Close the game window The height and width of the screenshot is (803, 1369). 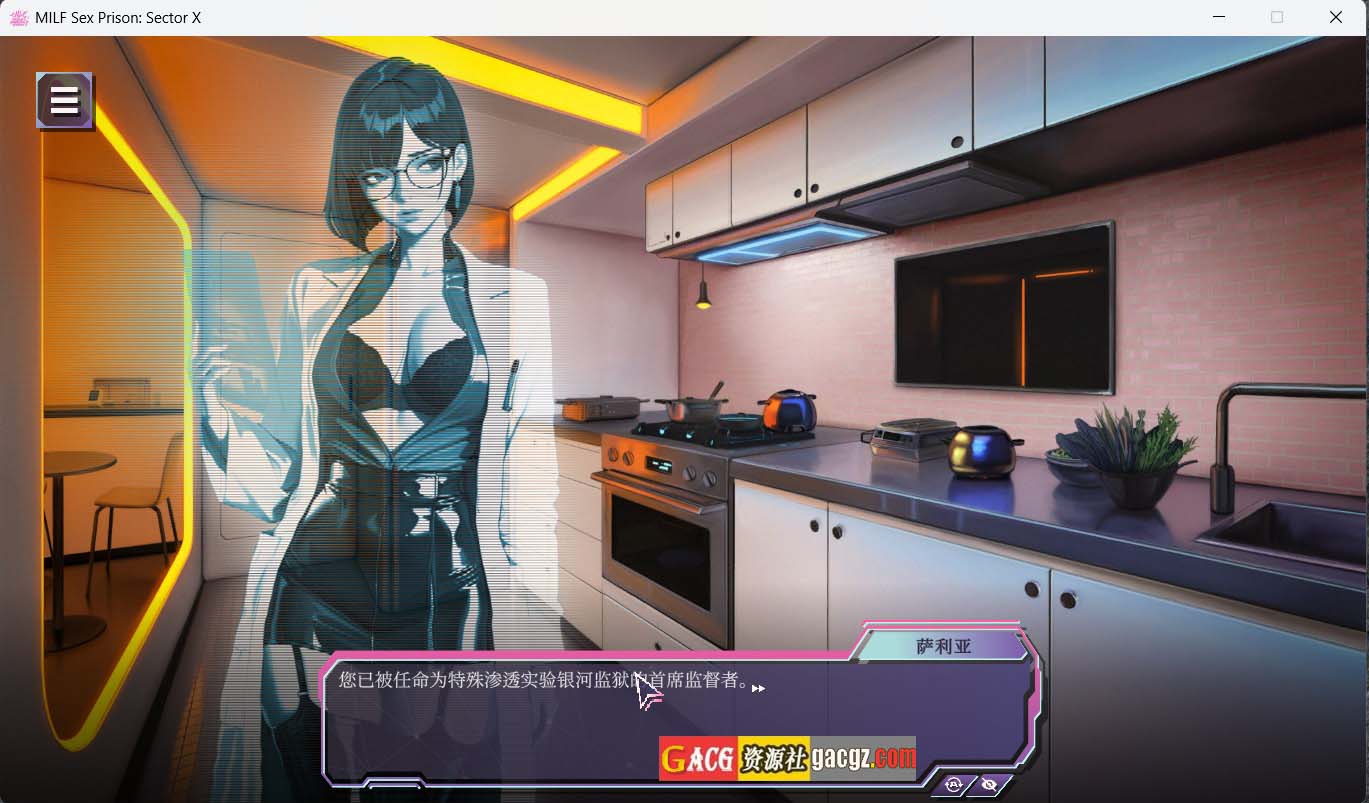click(x=1335, y=17)
